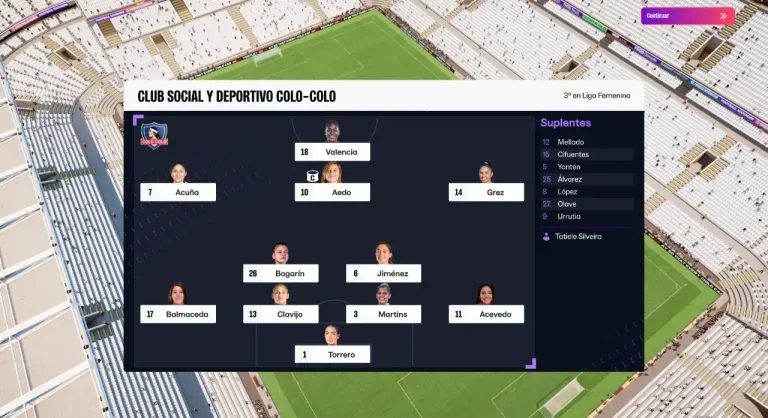The image size is (768, 418).
Task: Choose substitute Urrutia's row
Action: [586, 216]
